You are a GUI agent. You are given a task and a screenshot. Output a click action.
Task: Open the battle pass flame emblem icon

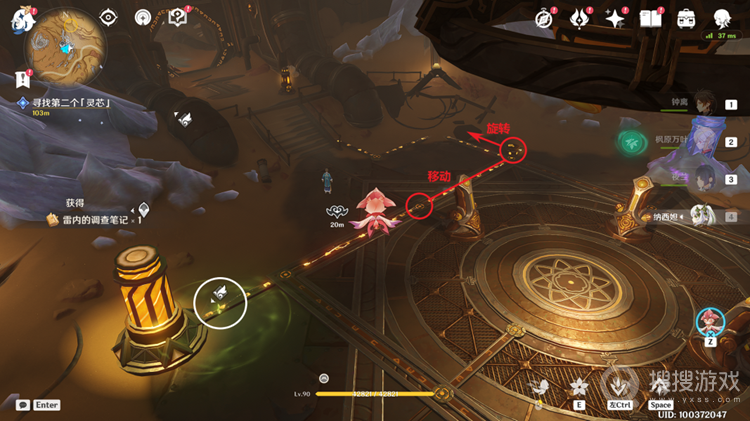[580, 18]
